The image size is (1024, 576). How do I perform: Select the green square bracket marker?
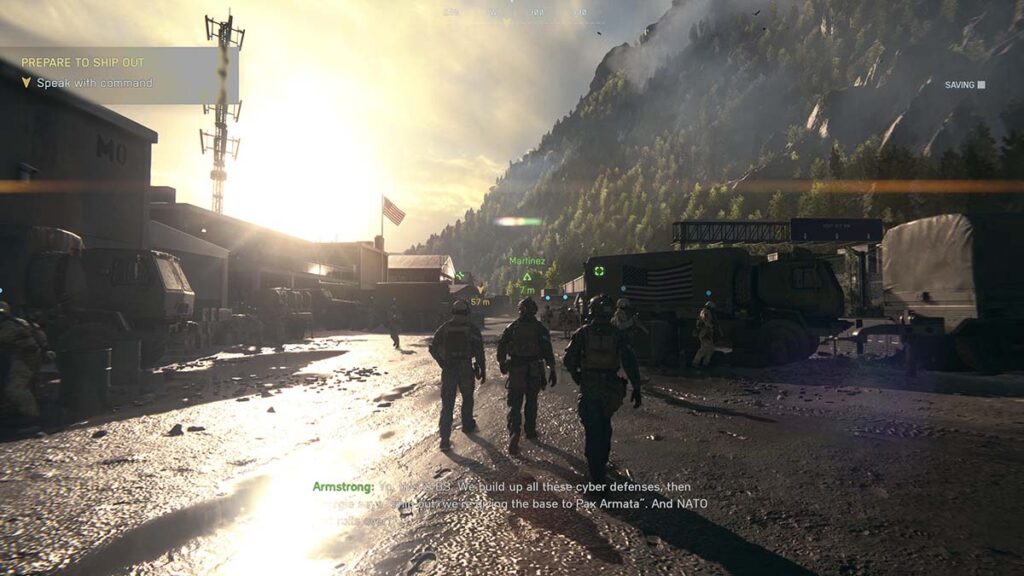pos(598,270)
